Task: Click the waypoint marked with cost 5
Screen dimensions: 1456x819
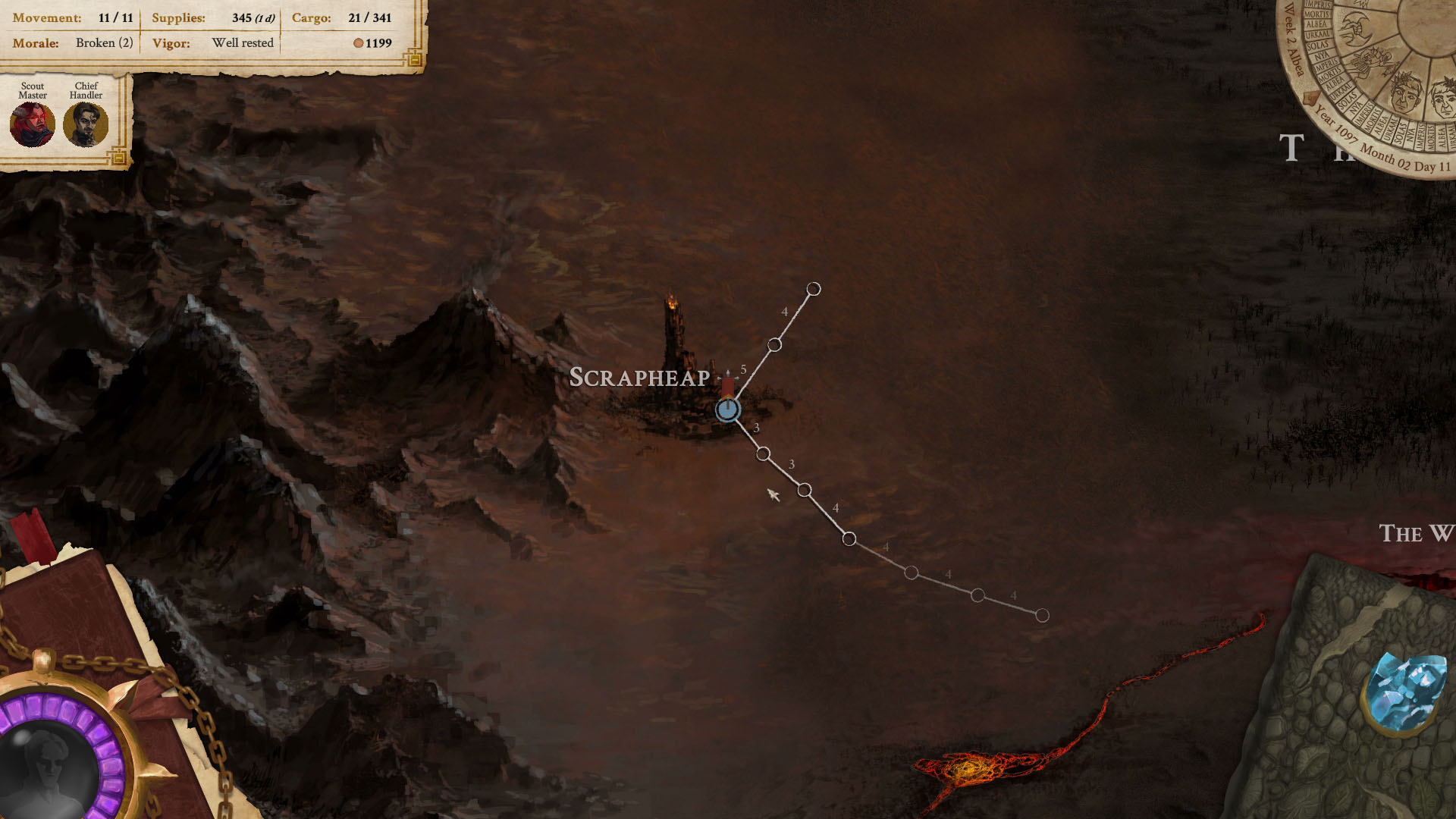Action: [x=775, y=344]
